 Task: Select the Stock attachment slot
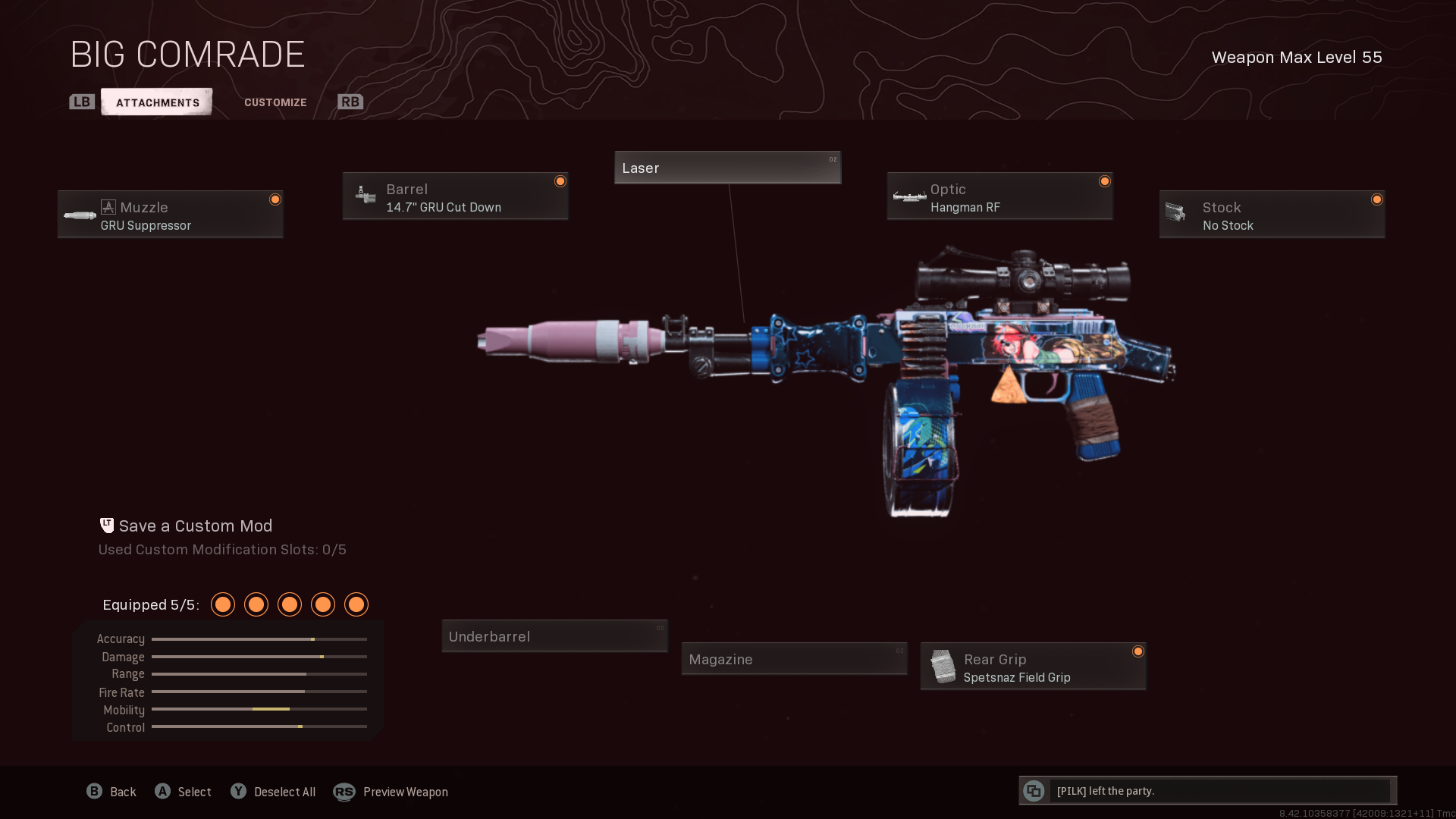[1272, 215]
